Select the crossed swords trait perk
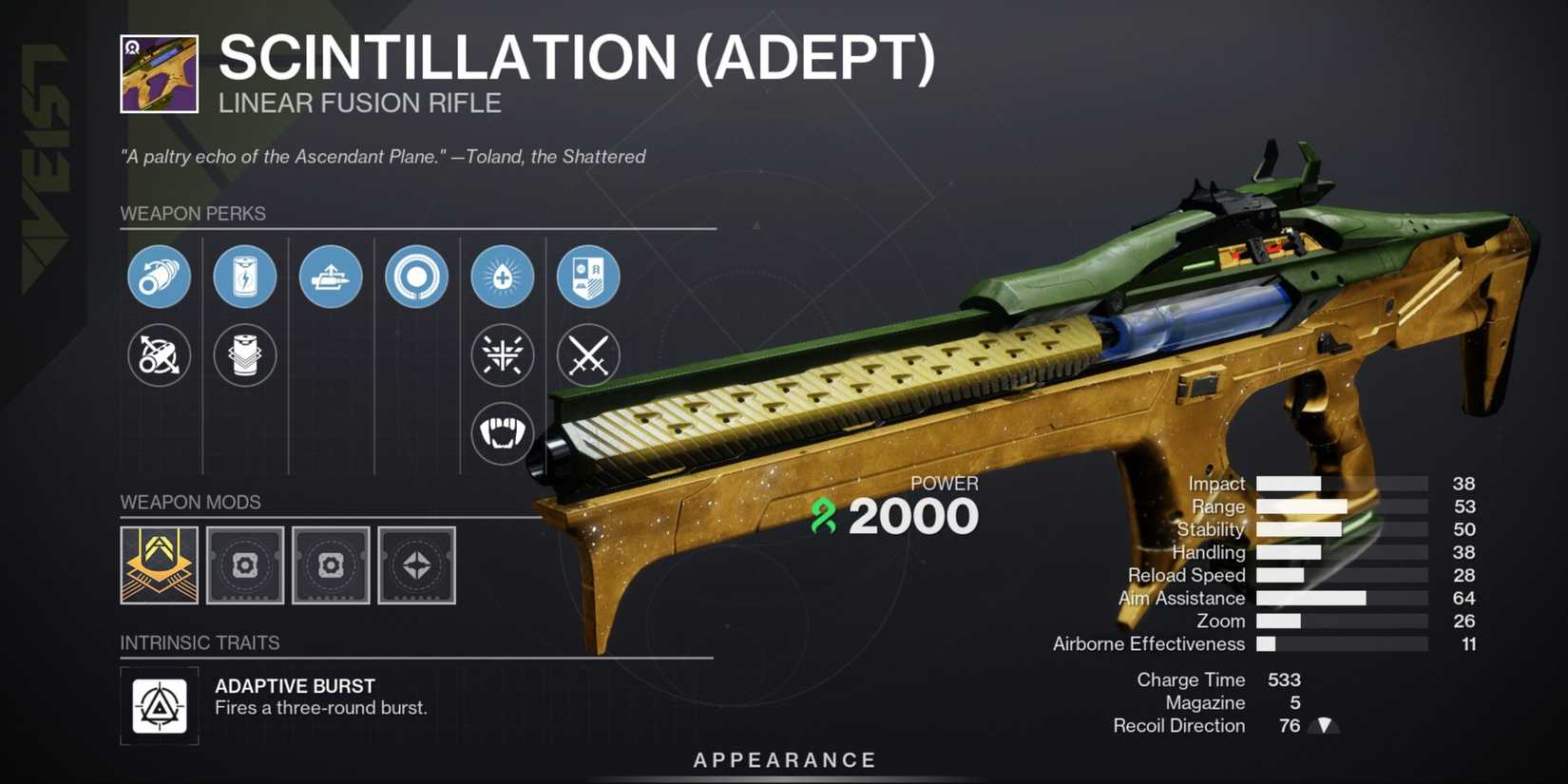 click(587, 355)
